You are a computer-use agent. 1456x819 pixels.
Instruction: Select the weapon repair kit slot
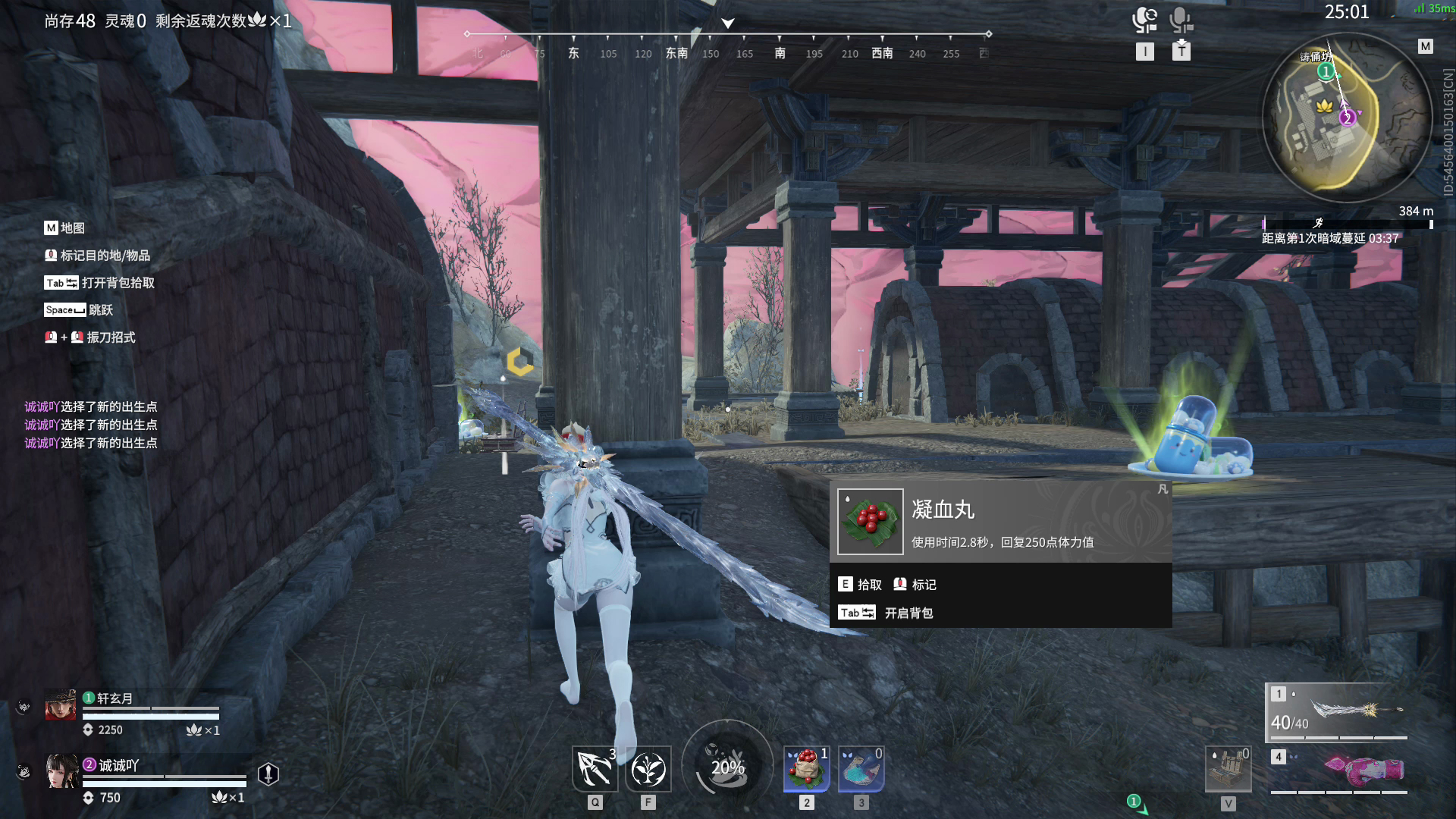pos(1228,769)
